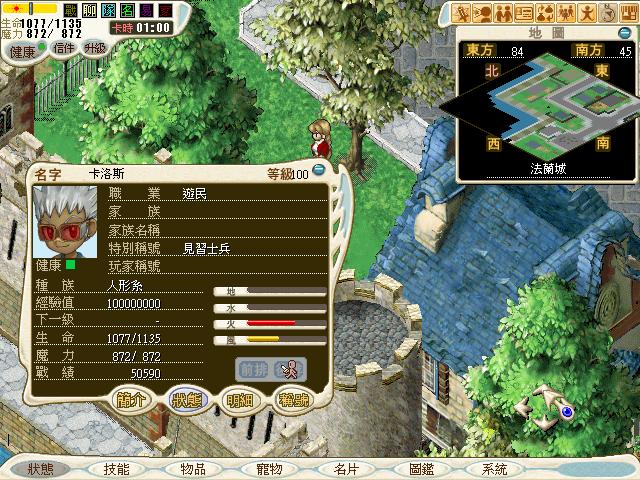Toggle the 隊 team mode icon
This screenshot has width=640, height=480.
click(x=108, y=9)
